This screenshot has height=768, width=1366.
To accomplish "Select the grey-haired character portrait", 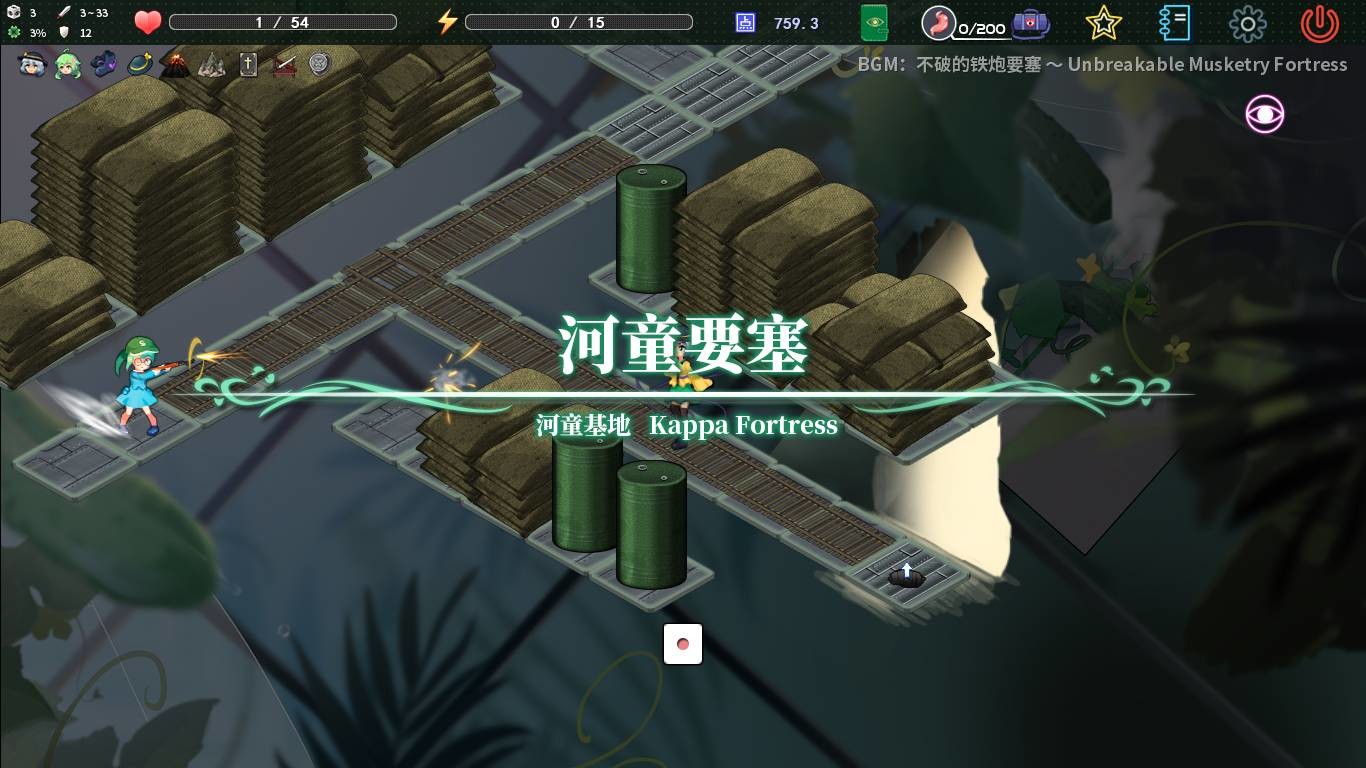I will click(32, 64).
